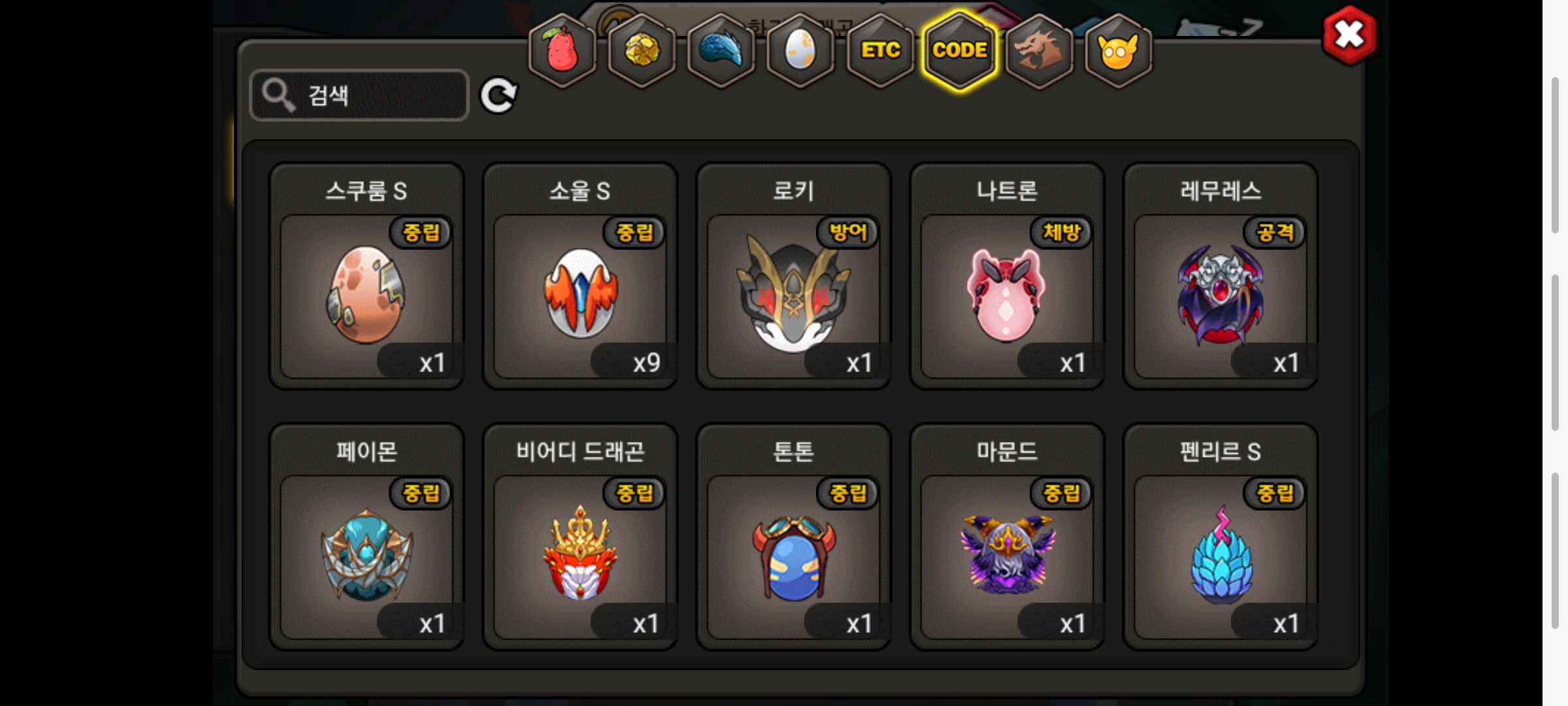1568x706 pixels.
Task: Show the white egg tab
Action: [800, 51]
